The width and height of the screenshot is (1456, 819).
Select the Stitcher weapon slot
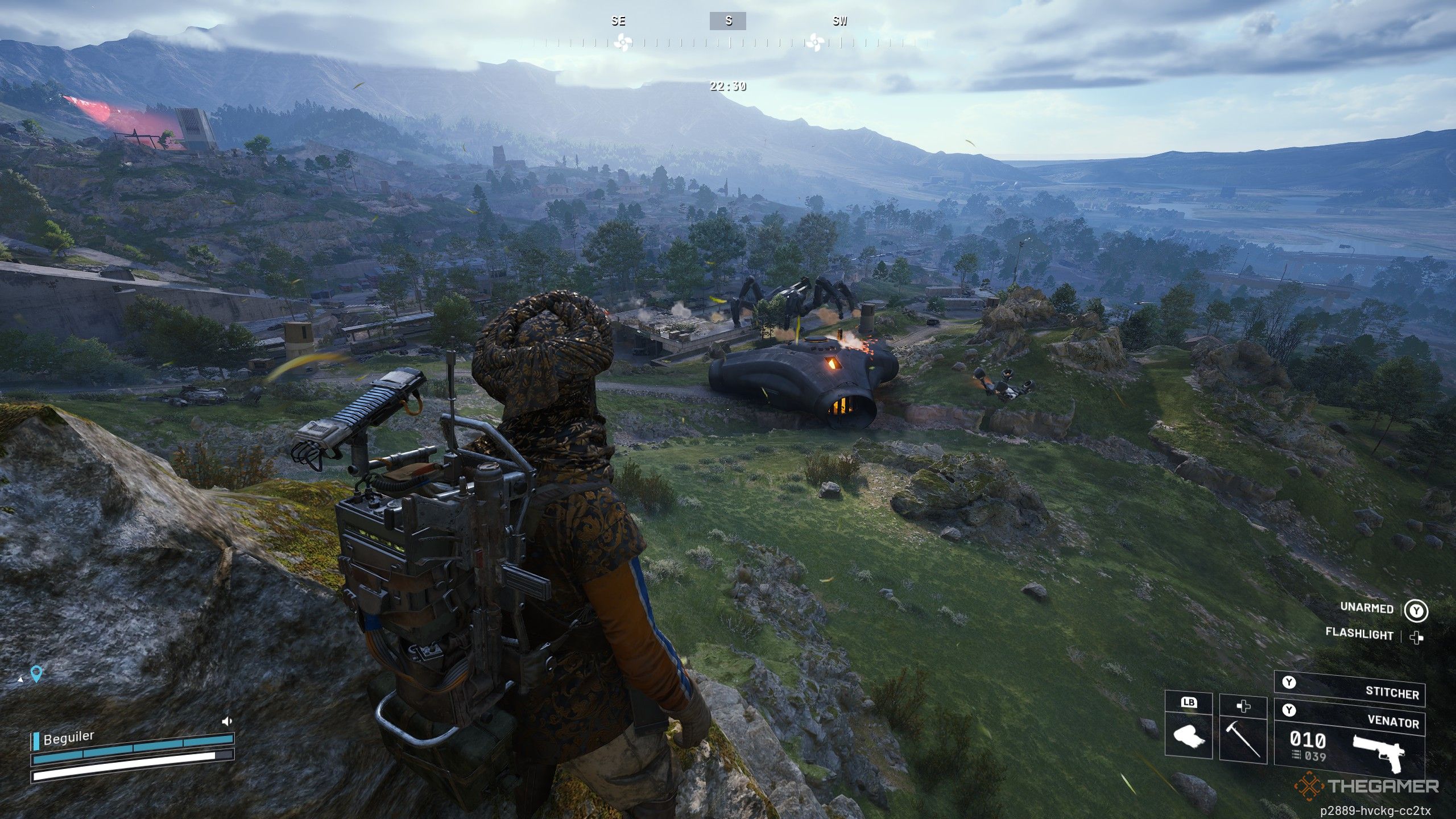click(1349, 692)
